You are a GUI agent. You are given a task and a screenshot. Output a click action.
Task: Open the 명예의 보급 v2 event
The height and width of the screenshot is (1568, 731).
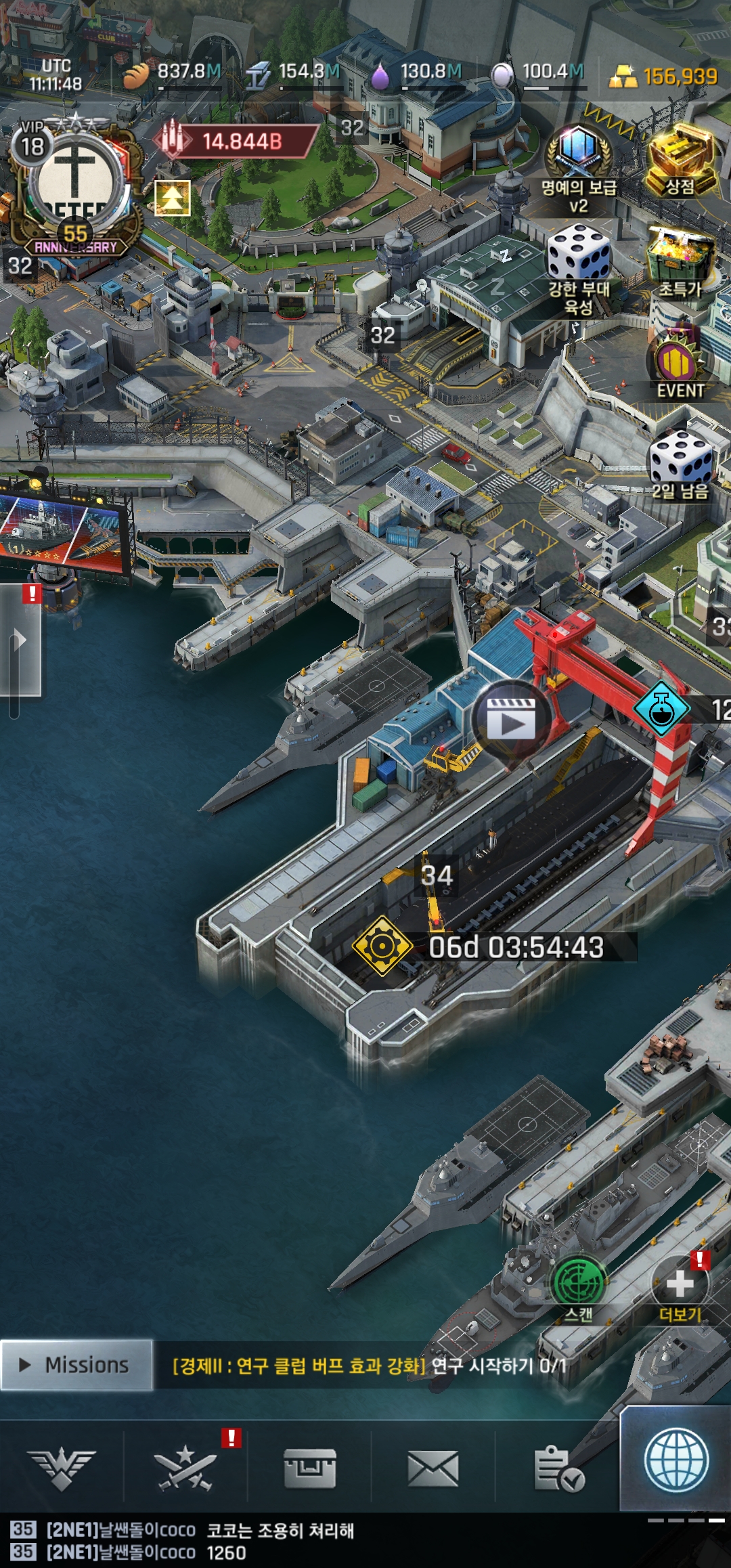point(579,169)
